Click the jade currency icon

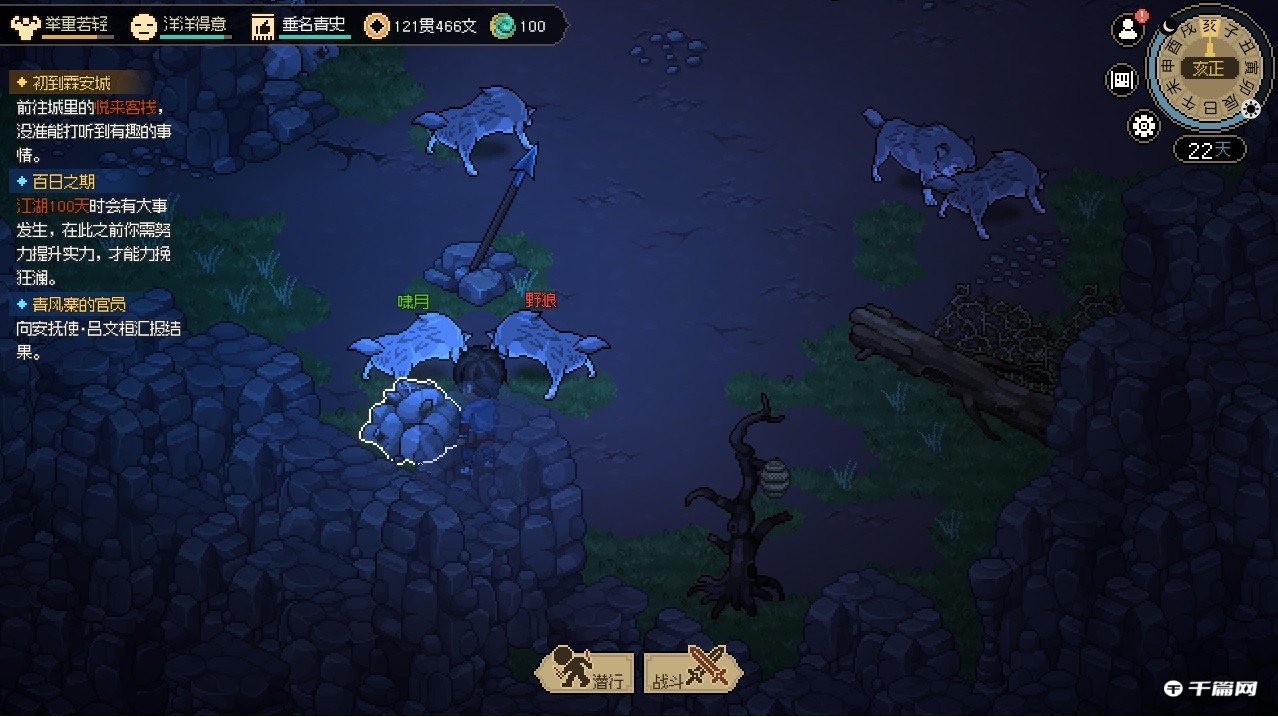[x=502, y=26]
